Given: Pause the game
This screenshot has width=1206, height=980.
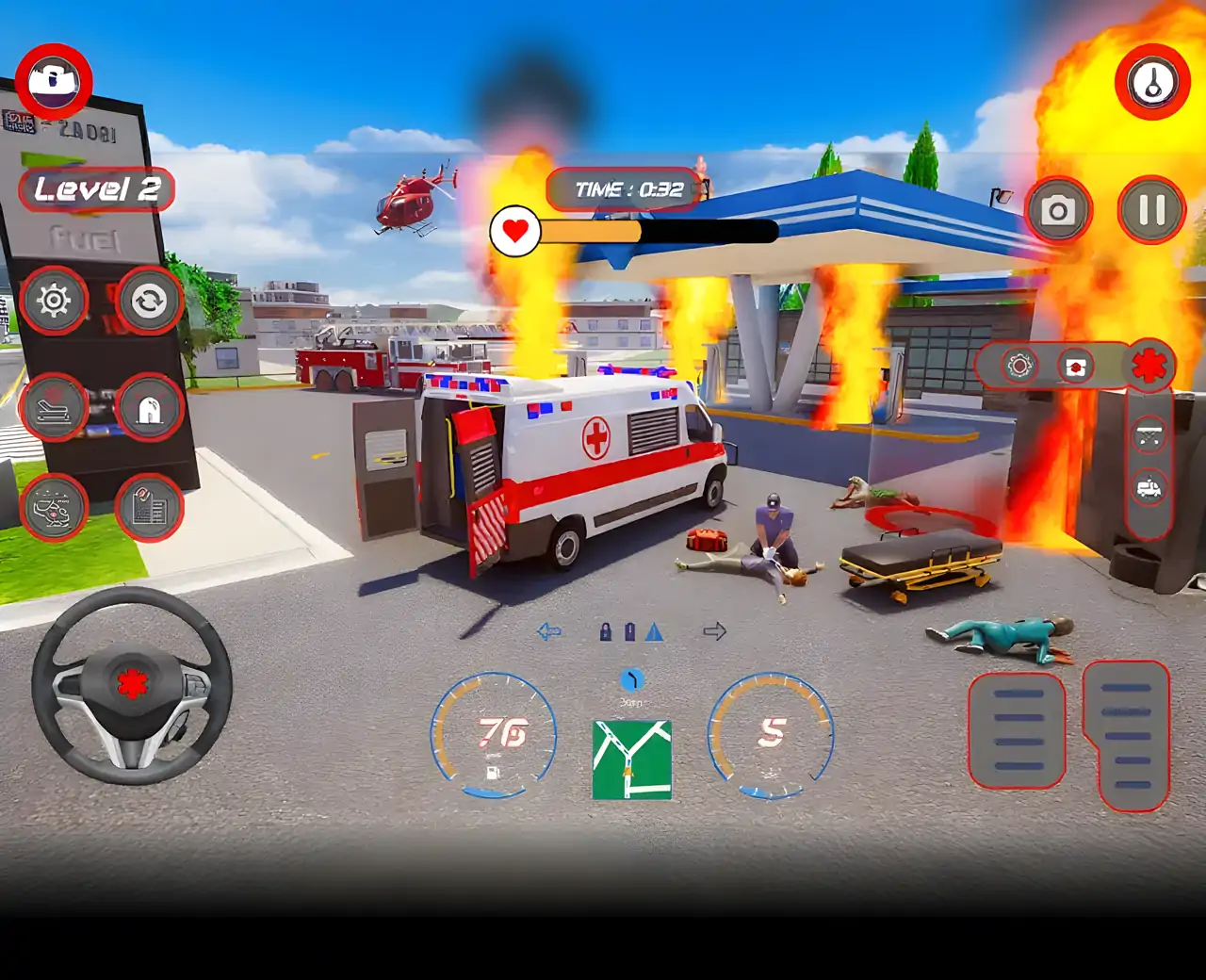Looking at the screenshot, I should tap(1151, 210).
